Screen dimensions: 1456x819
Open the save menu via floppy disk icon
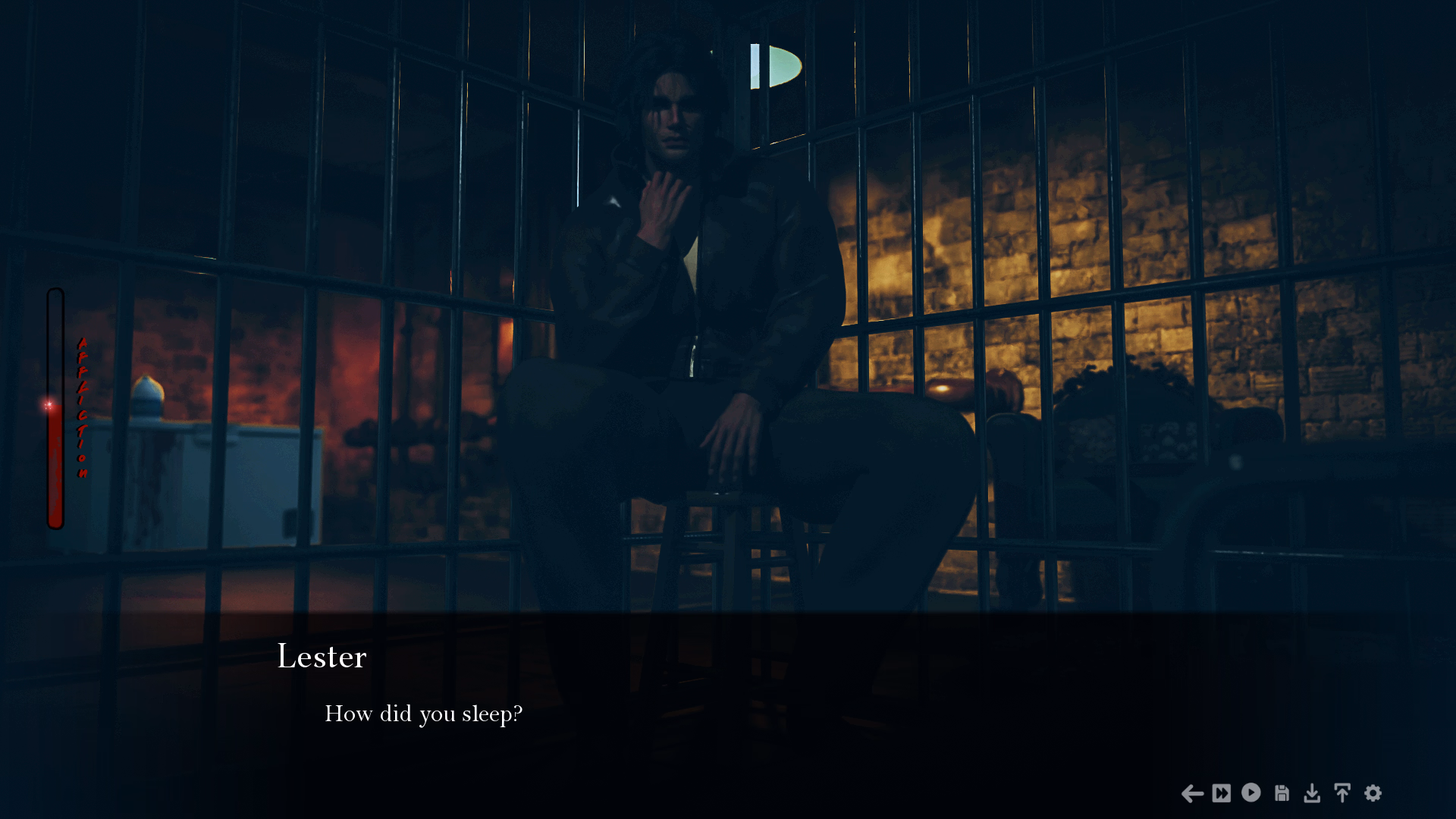(x=1282, y=793)
